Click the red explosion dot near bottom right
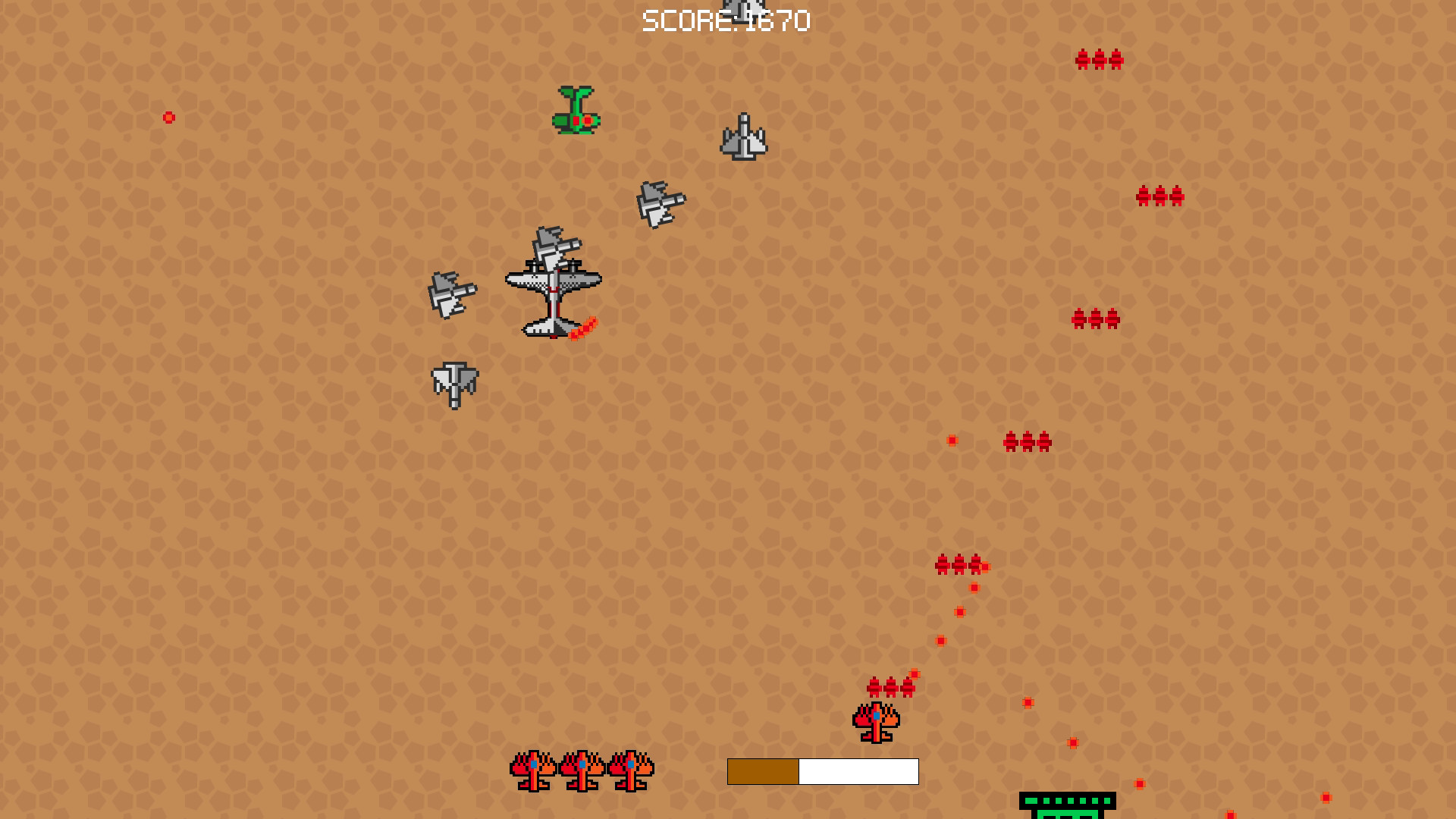The width and height of the screenshot is (1456, 819). [1139, 783]
